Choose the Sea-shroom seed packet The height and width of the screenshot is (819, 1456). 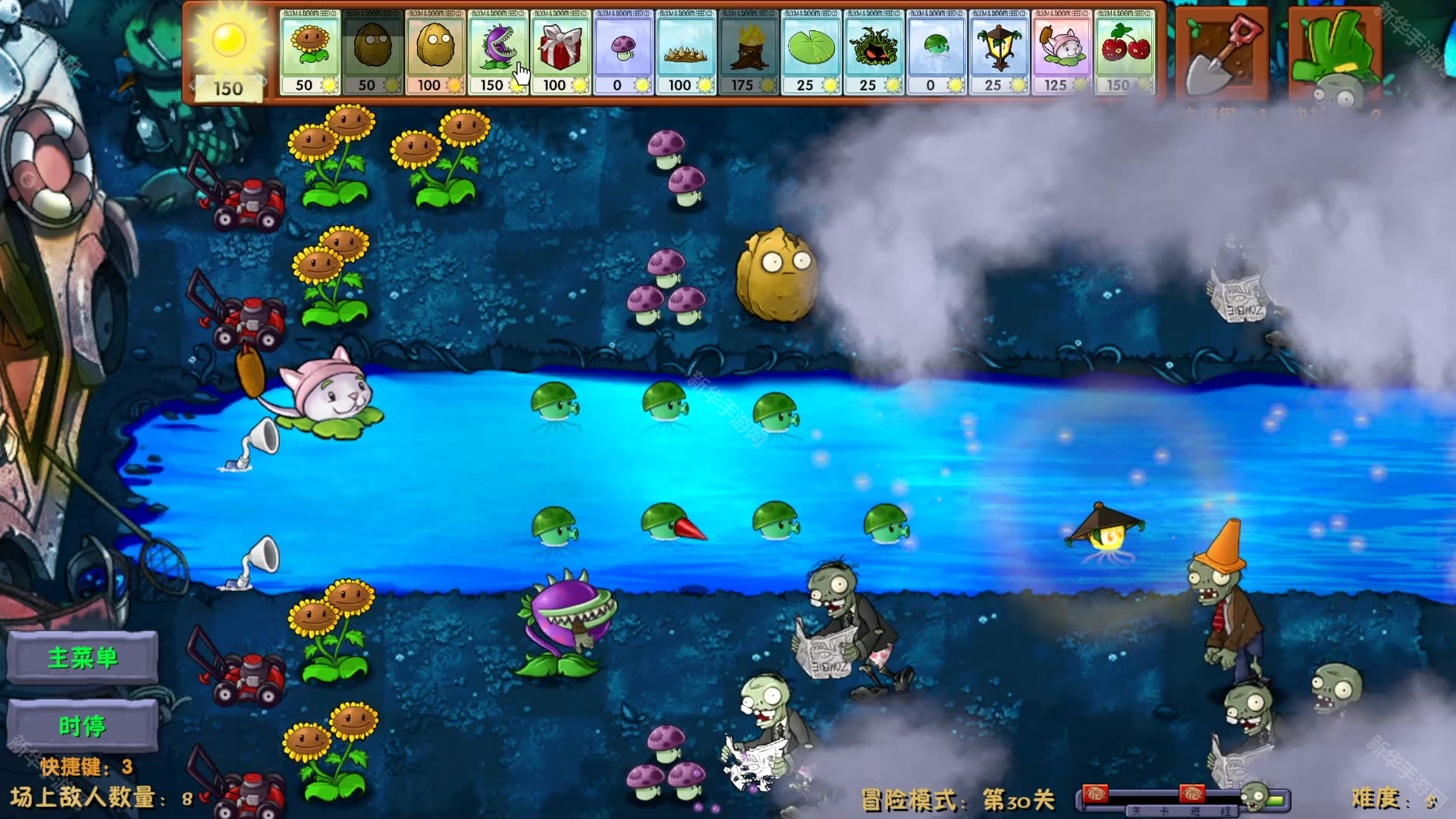pos(936,52)
